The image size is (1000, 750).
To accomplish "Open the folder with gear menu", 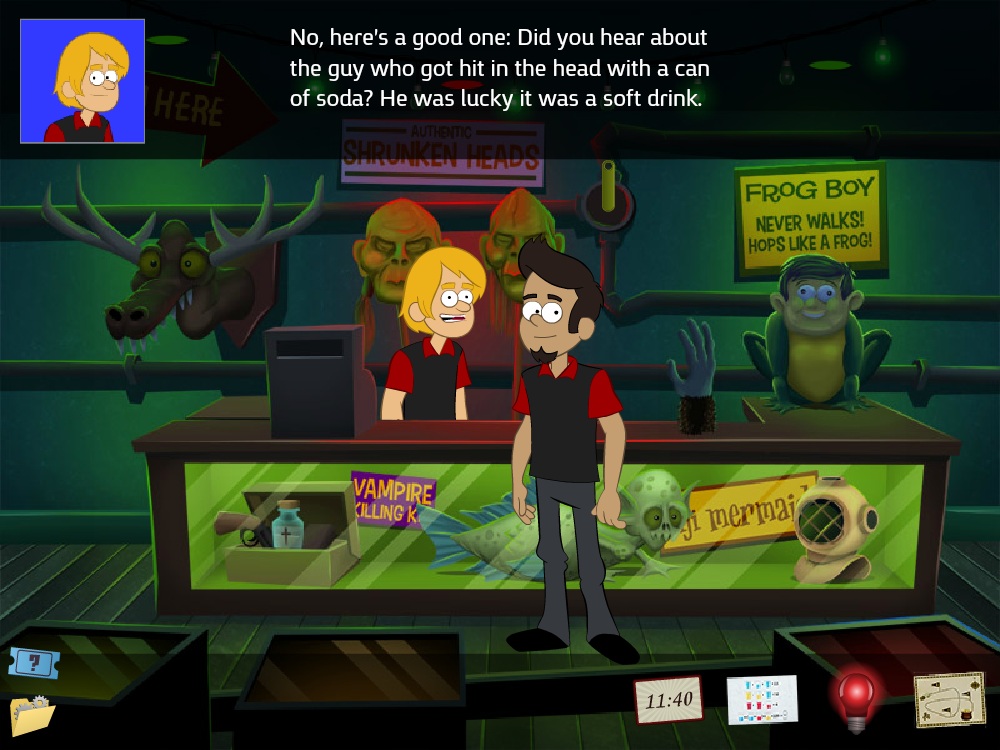I will 32,714.
